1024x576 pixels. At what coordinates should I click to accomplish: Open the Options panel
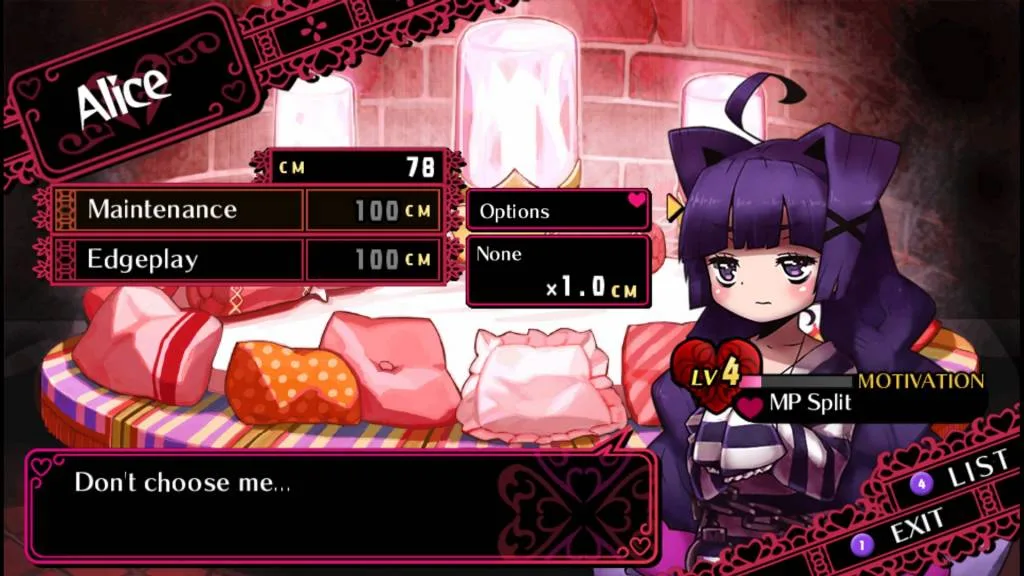(x=558, y=210)
